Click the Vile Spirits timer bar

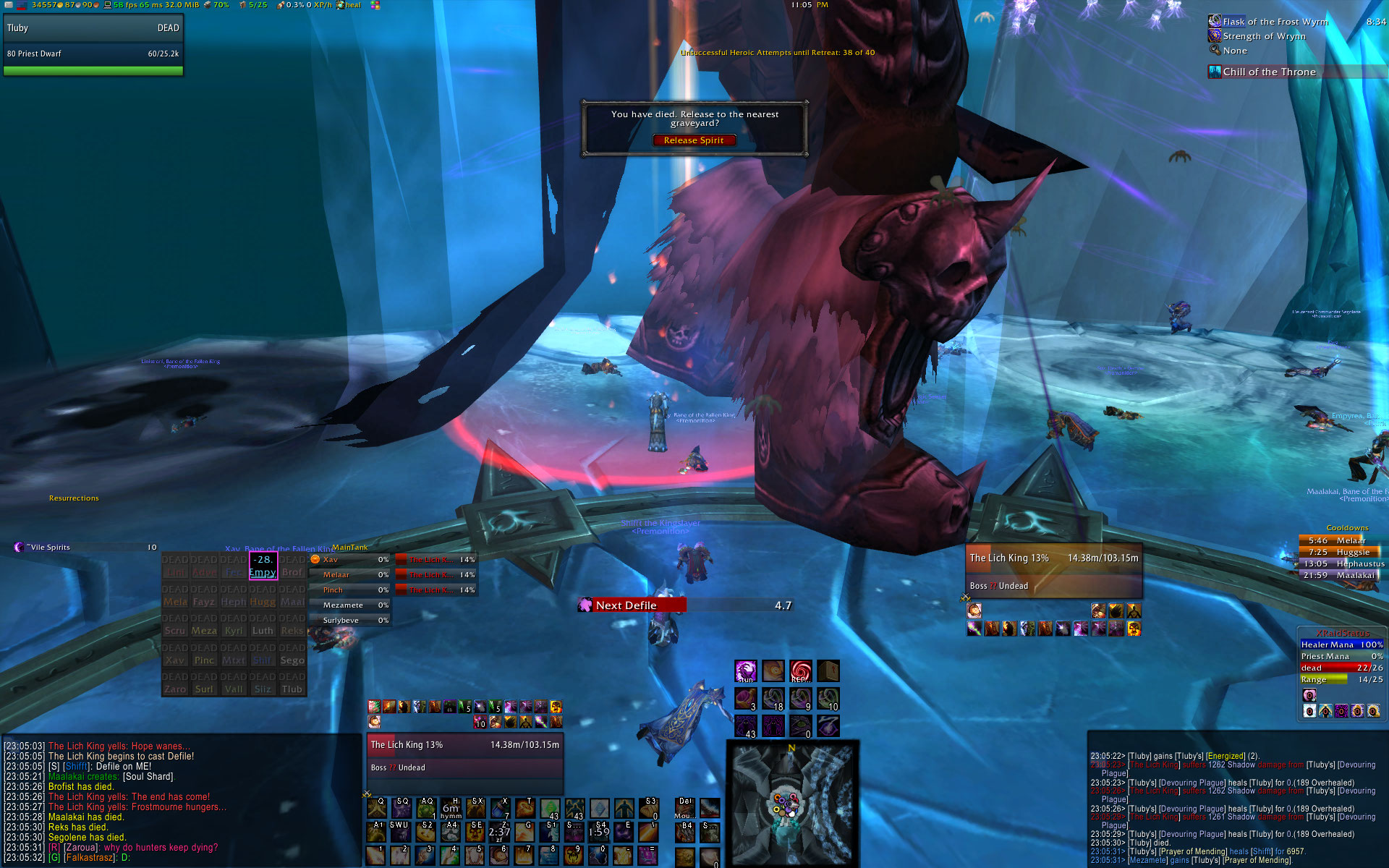(85, 548)
